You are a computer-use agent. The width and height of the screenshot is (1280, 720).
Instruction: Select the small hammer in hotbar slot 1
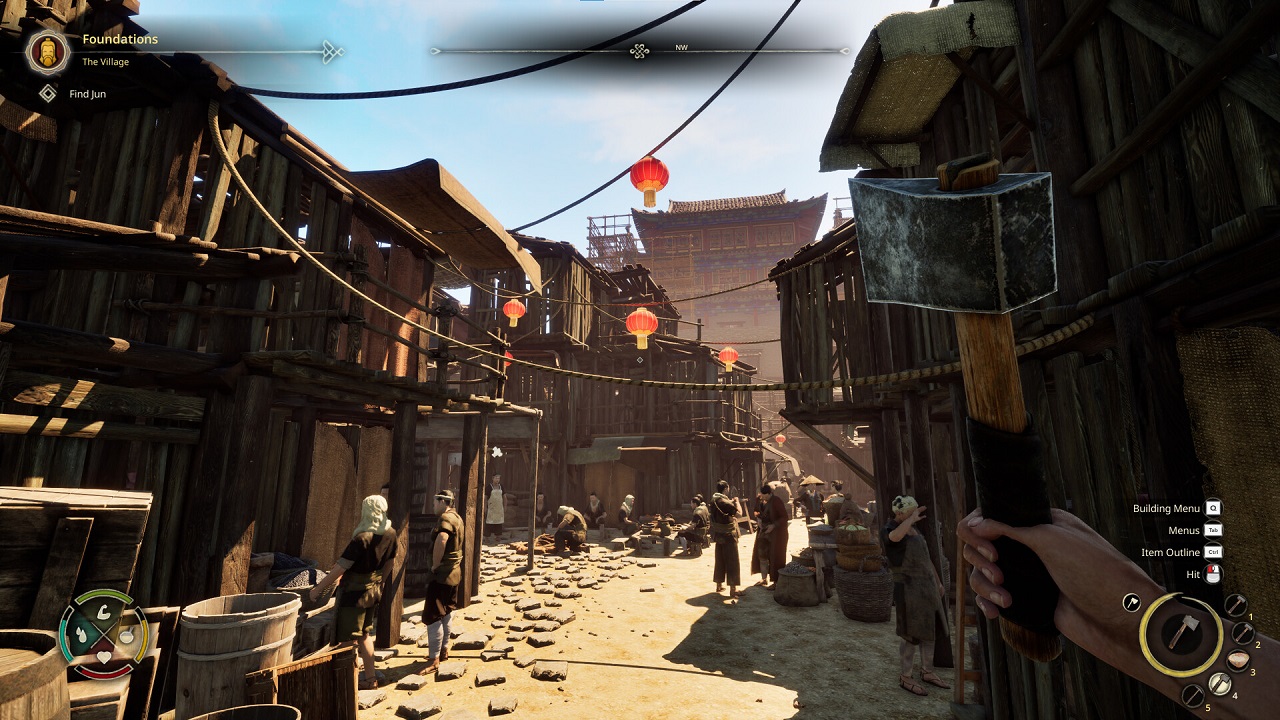(x=1237, y=603)
